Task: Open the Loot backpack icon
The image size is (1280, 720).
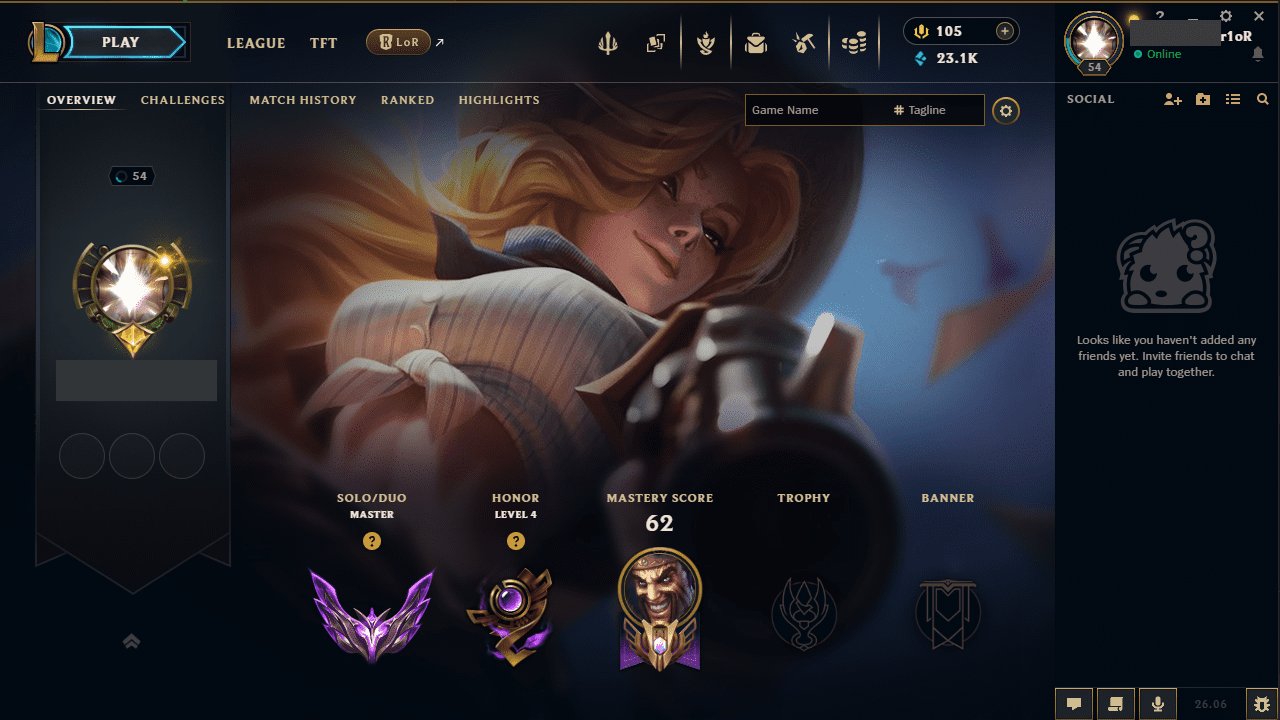Action: pos(756,43)
